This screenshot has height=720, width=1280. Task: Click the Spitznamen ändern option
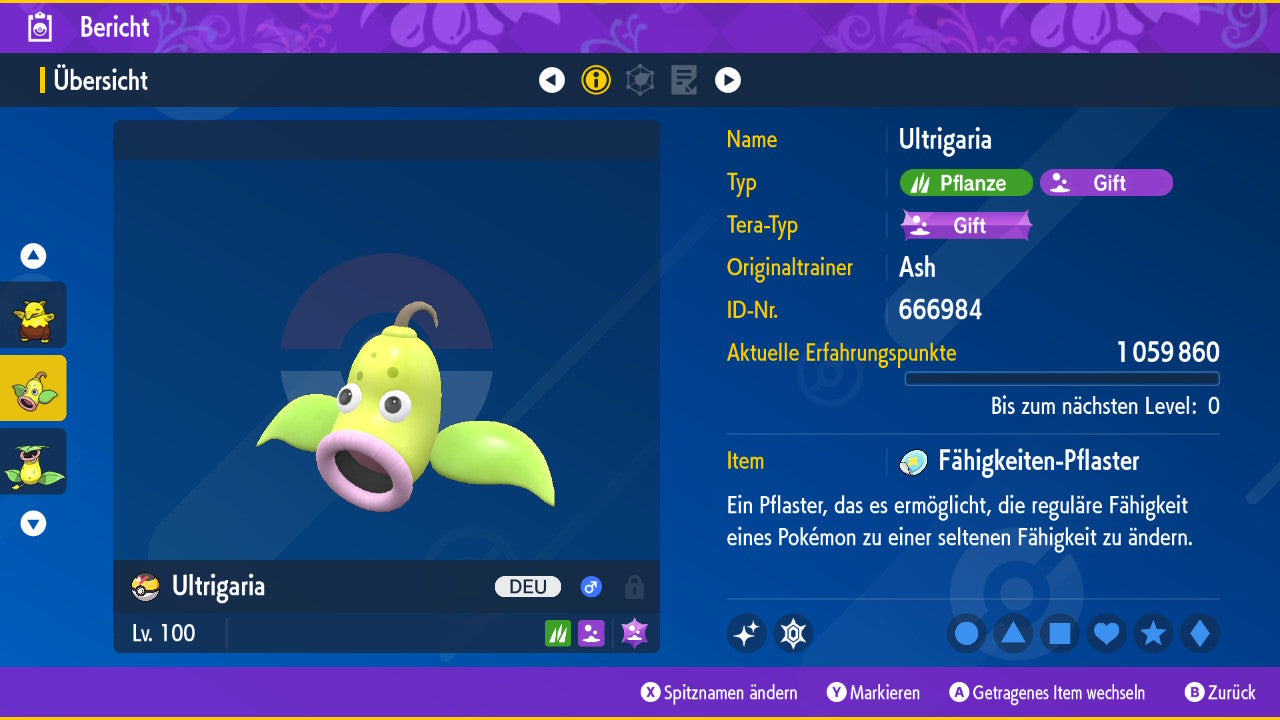[720, 693]
